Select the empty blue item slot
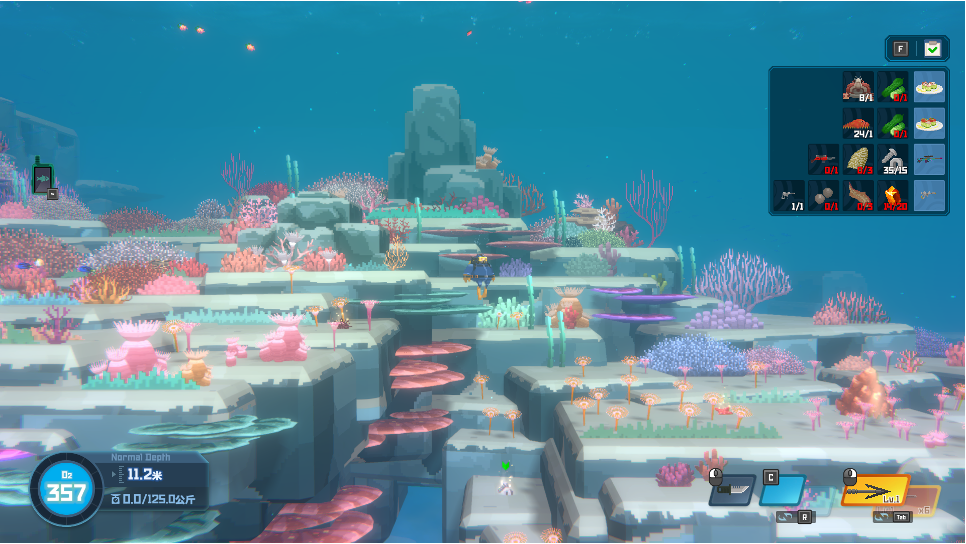Screen dimensions: 966x544 click(782, 490)
